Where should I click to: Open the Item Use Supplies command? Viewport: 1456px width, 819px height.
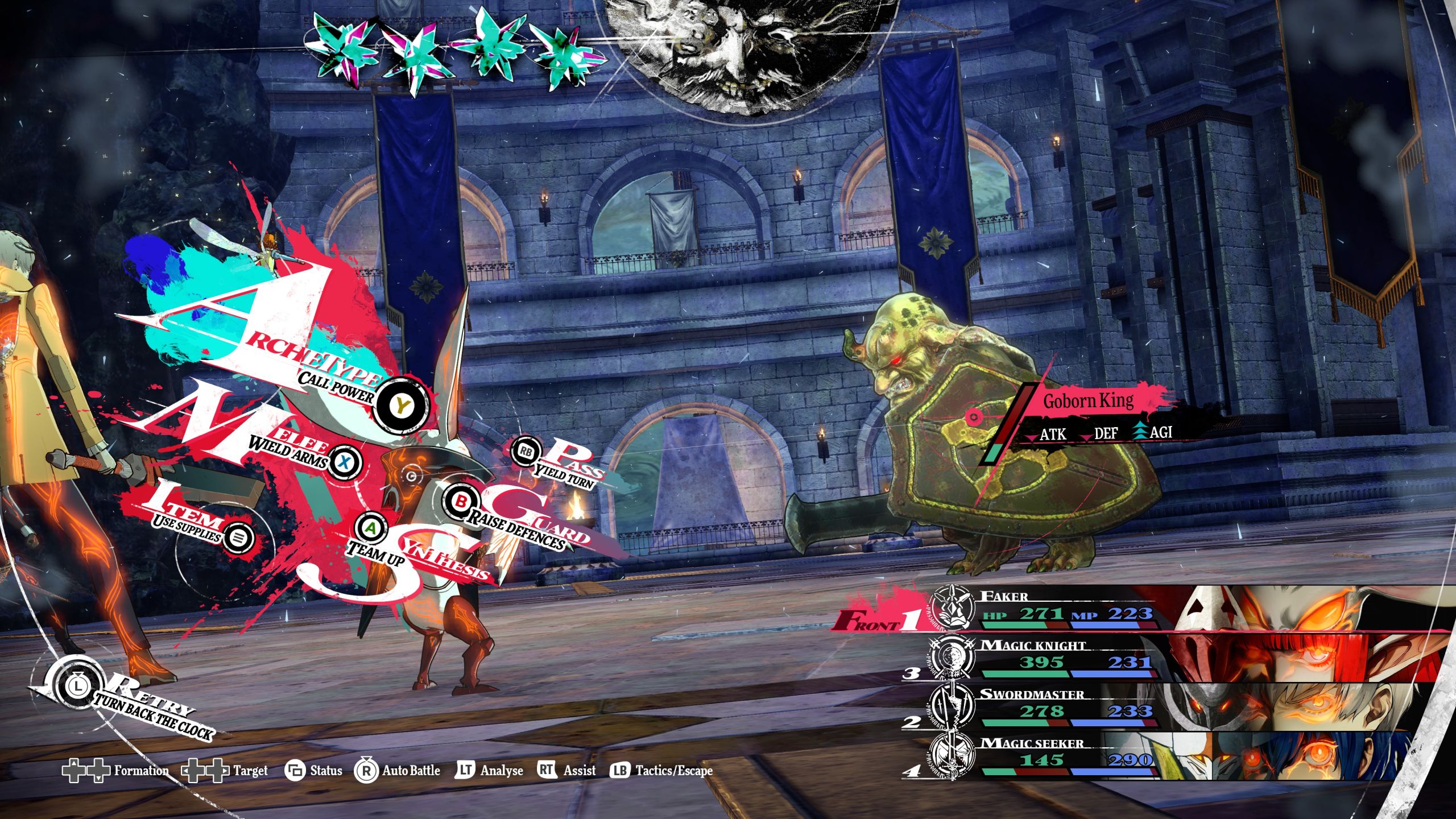pyautogui.click(x=239, y=536)
